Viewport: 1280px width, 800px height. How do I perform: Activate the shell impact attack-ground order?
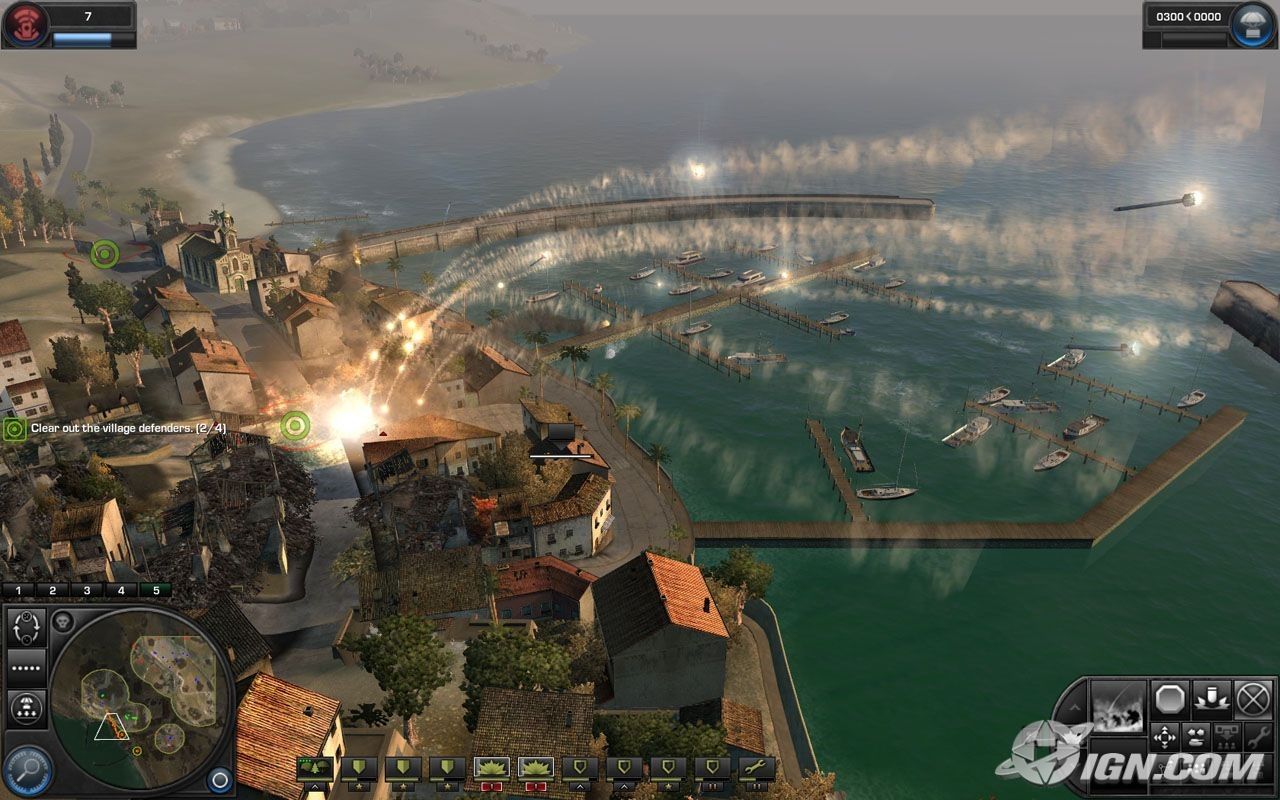1211,698
